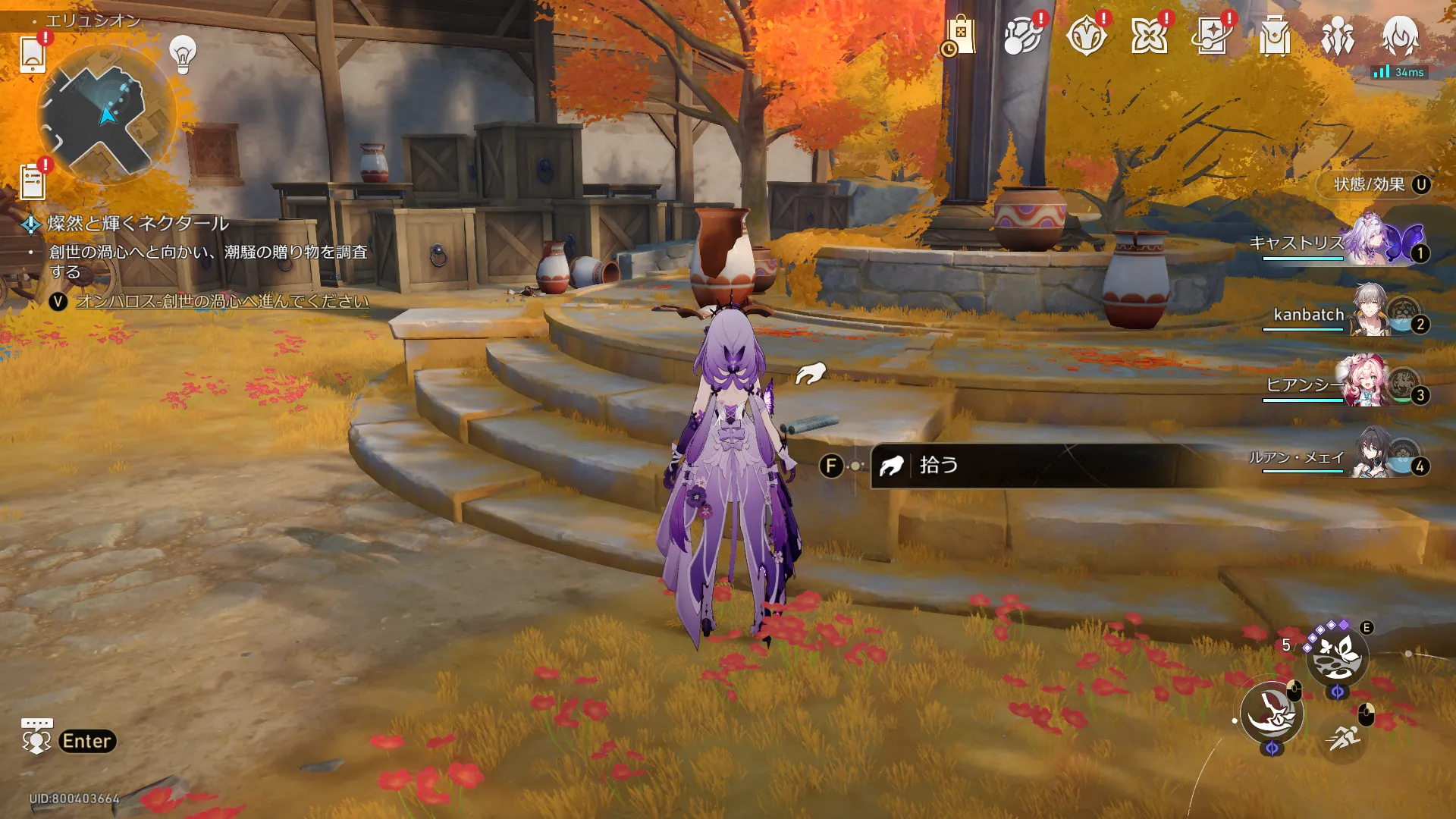
Task: Open the Nameless Honor star icon
Action: coord(1148,36)
